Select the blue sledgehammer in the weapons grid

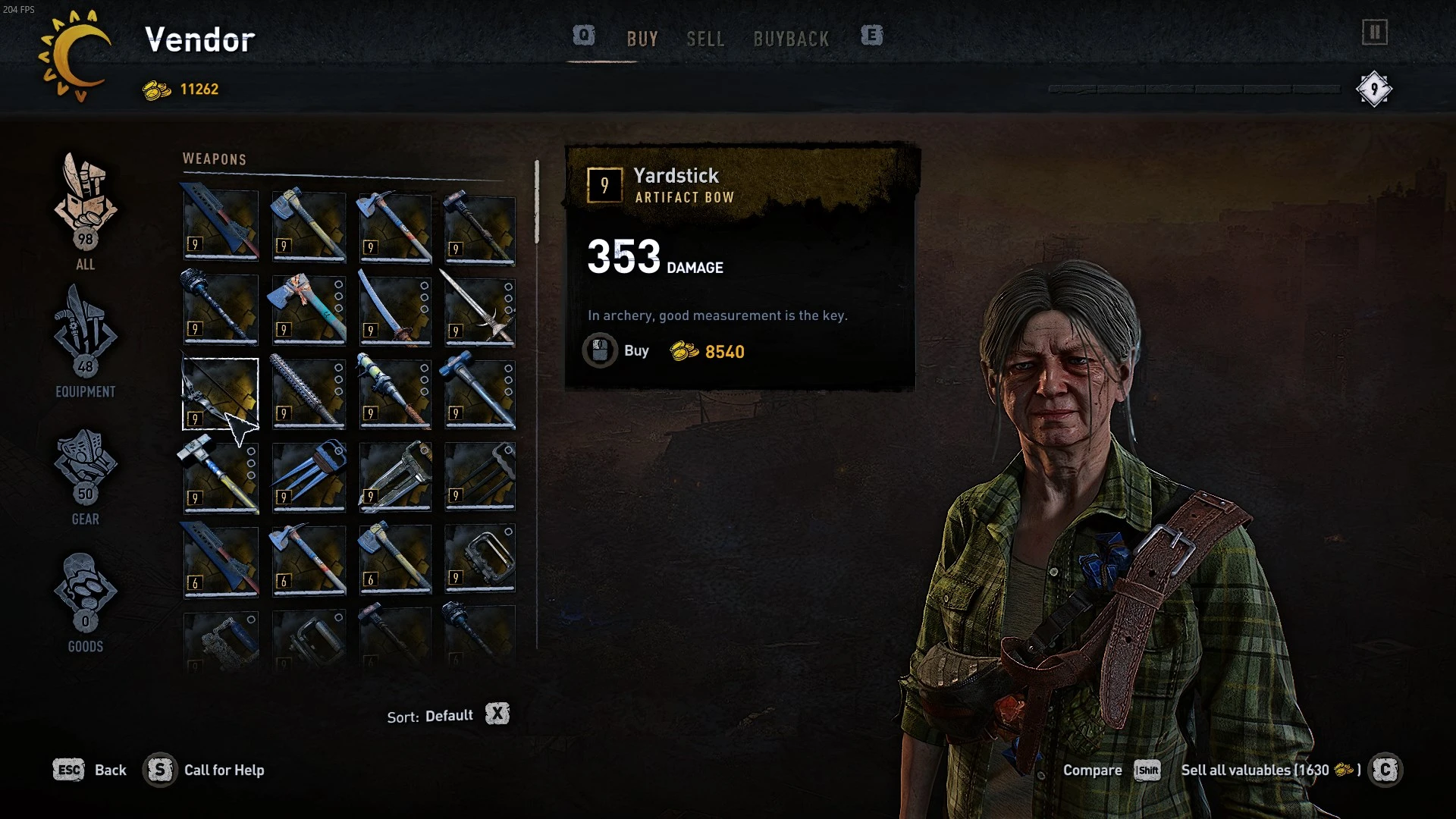[480, 394]
